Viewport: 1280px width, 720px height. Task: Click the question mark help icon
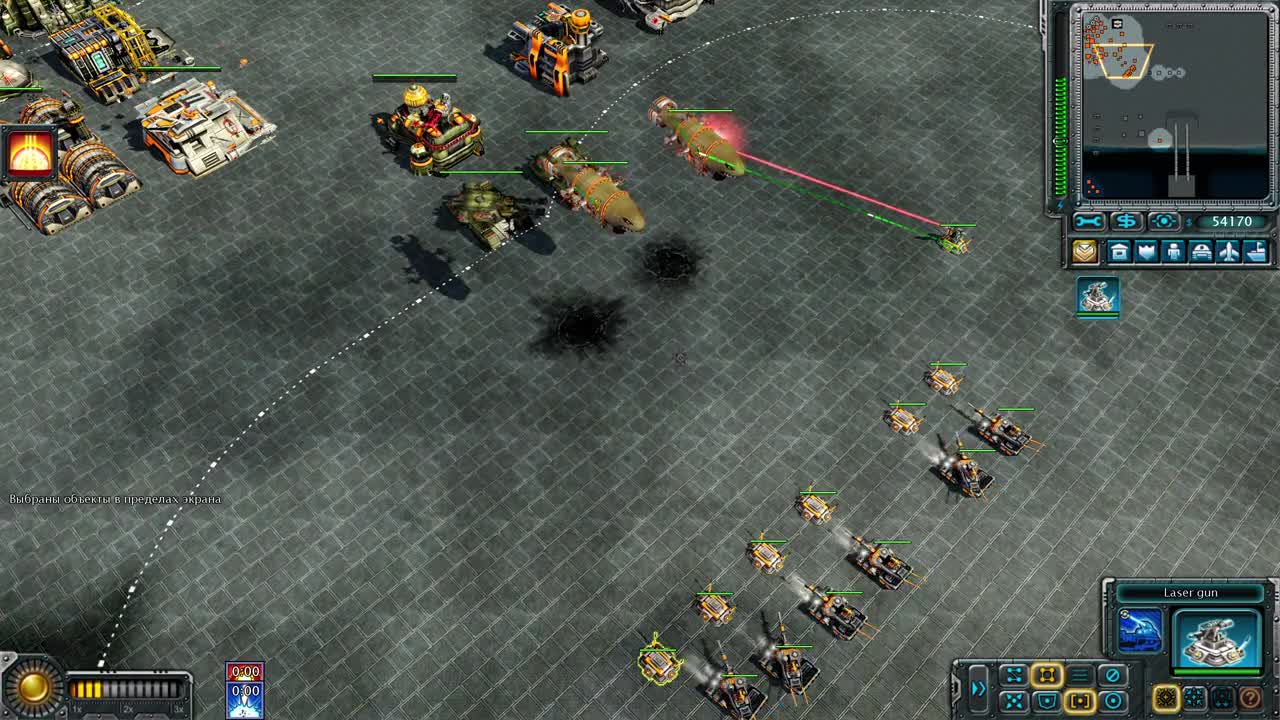[x=1251, y=699]
